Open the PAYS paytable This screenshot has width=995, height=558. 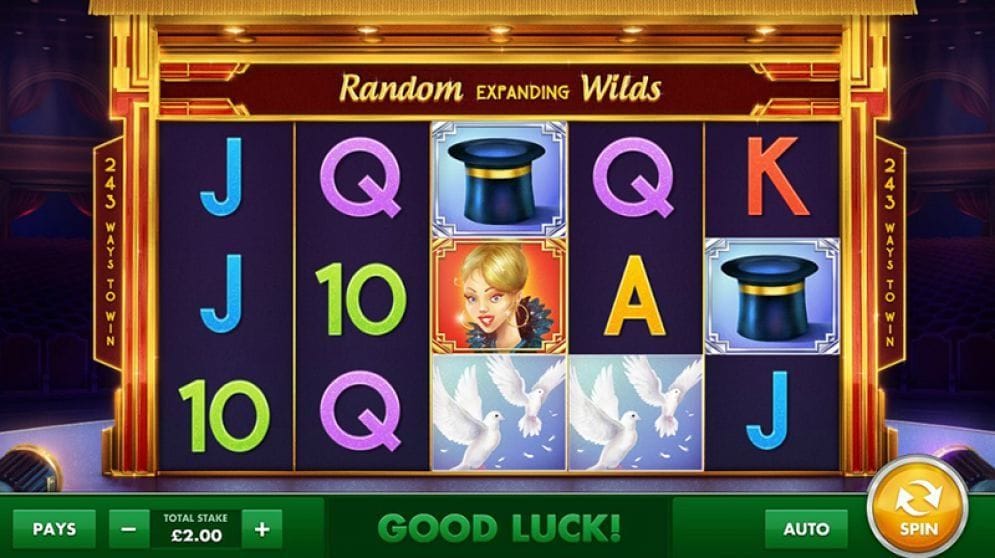(x=54, y=528)
